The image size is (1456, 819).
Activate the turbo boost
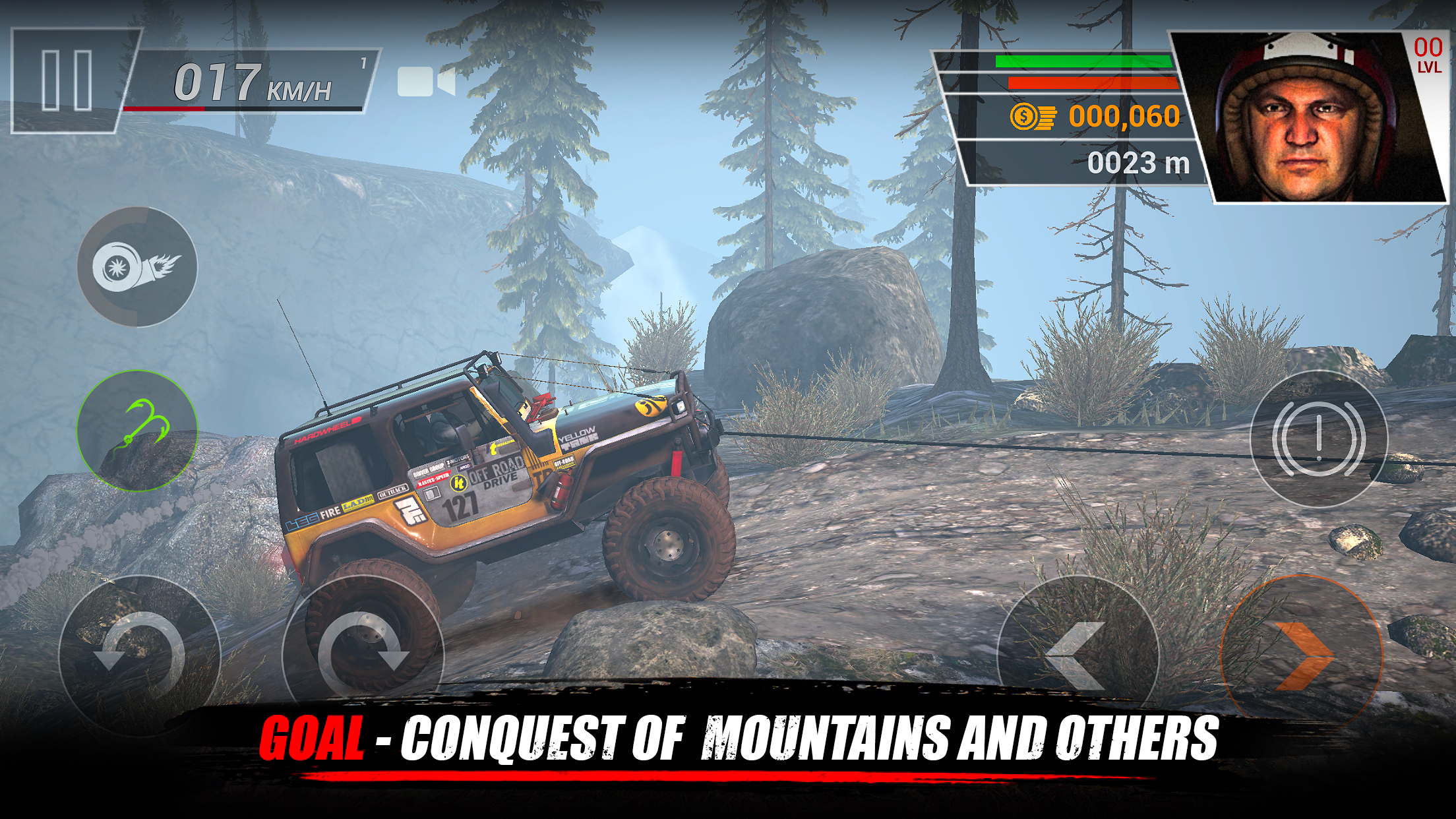click(x=137, y=266)
